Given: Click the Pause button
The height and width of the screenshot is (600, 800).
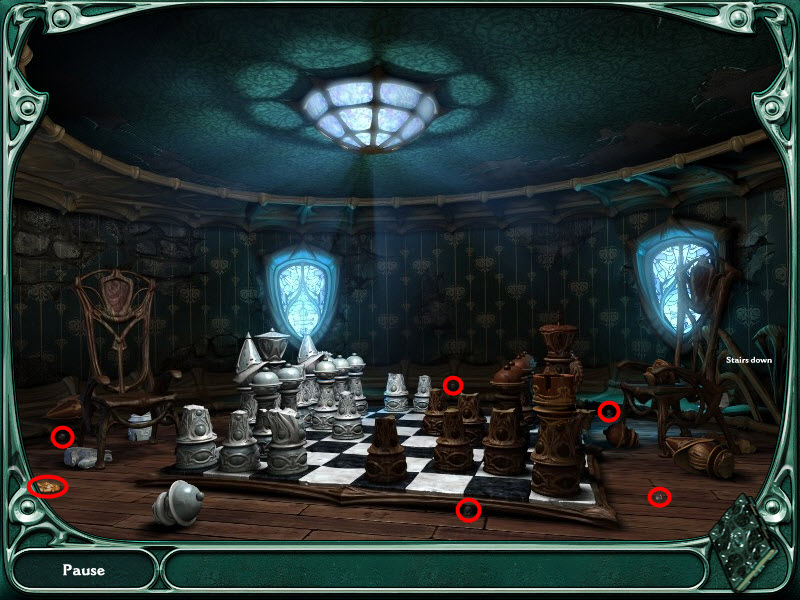Looking at the screenshot, I should tap(84, 571).
